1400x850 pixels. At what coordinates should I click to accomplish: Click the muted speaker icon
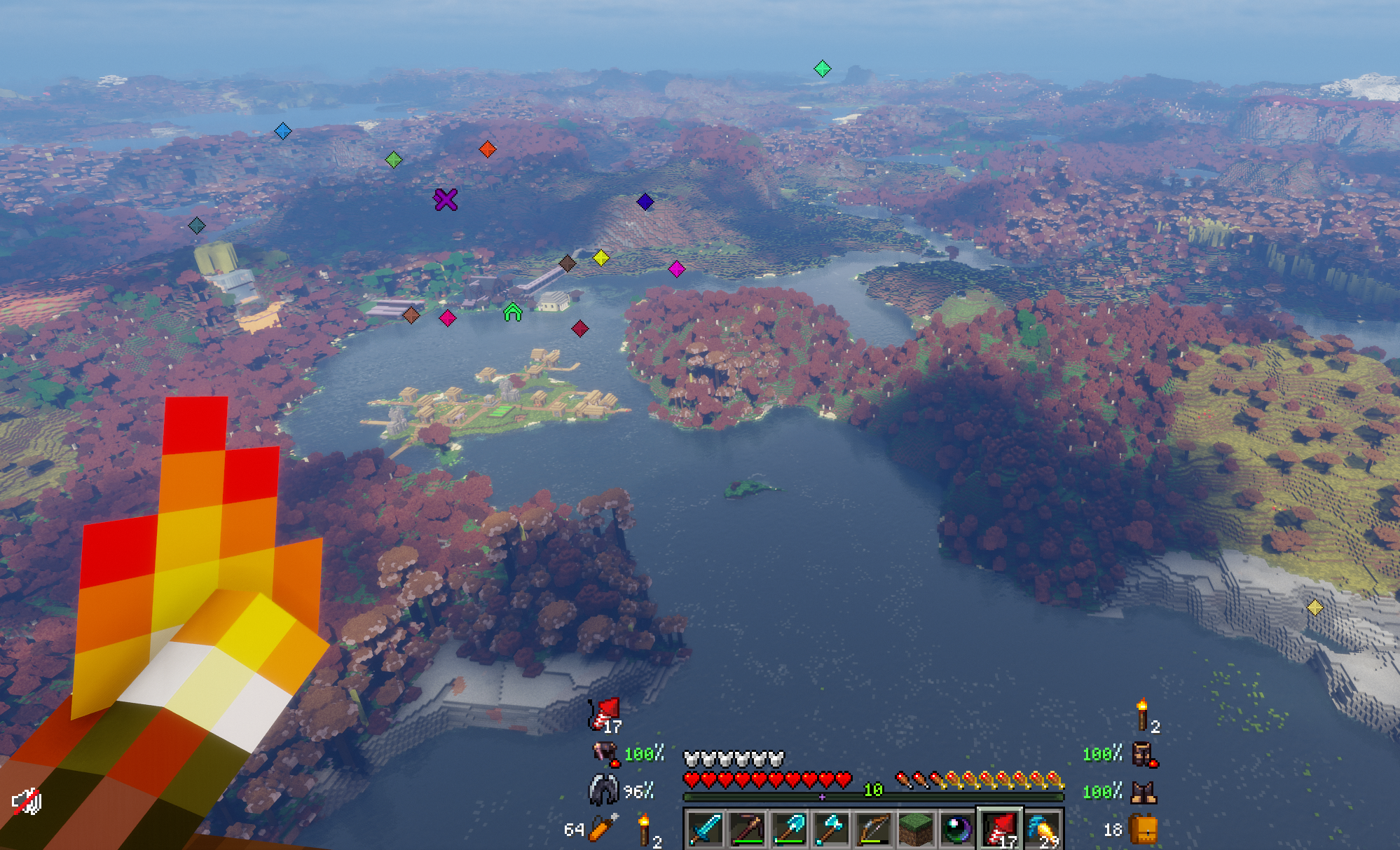pyautogui.click(x=27, y=802)
